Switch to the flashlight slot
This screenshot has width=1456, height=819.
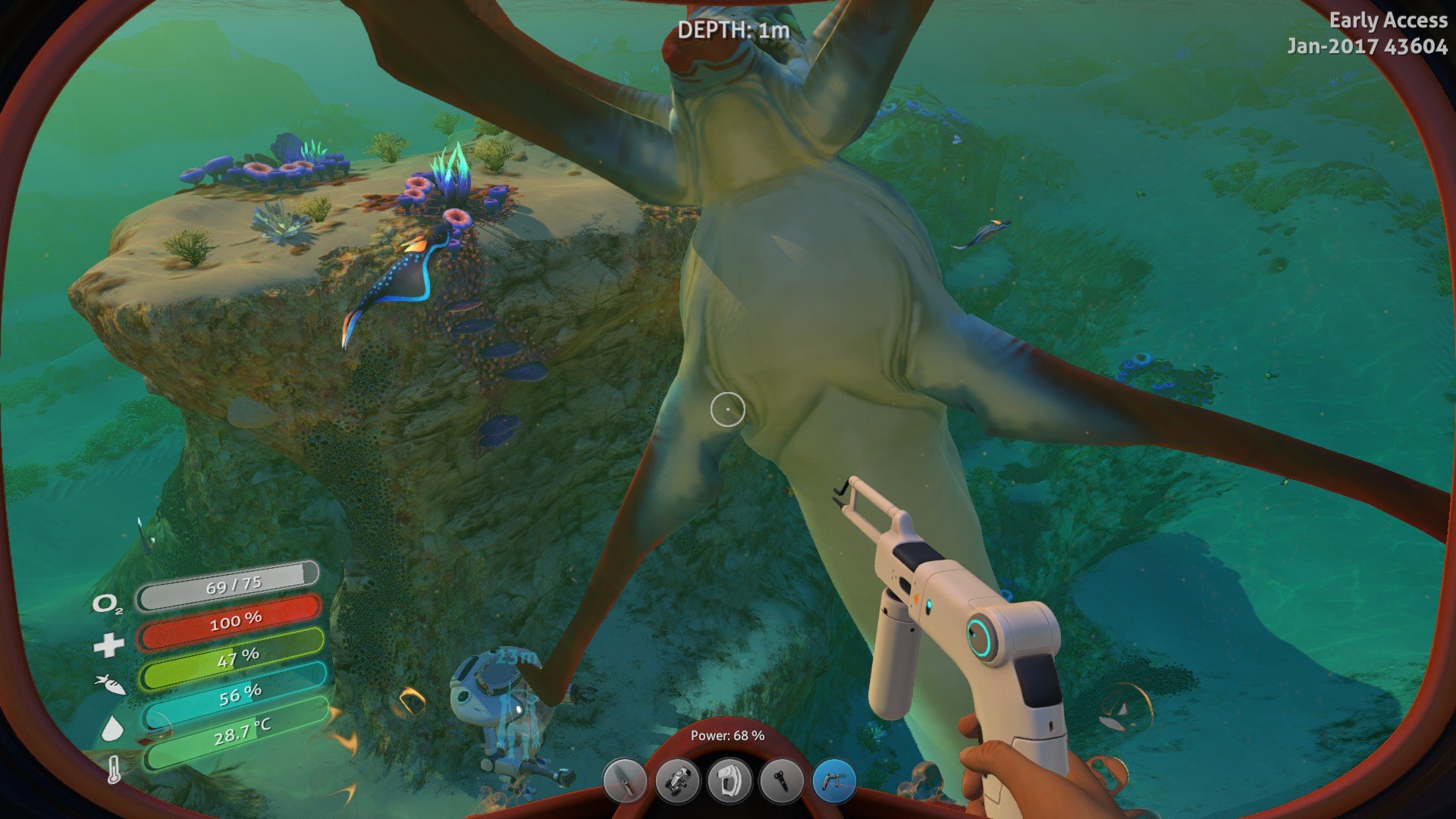click(x=782, y=781)
